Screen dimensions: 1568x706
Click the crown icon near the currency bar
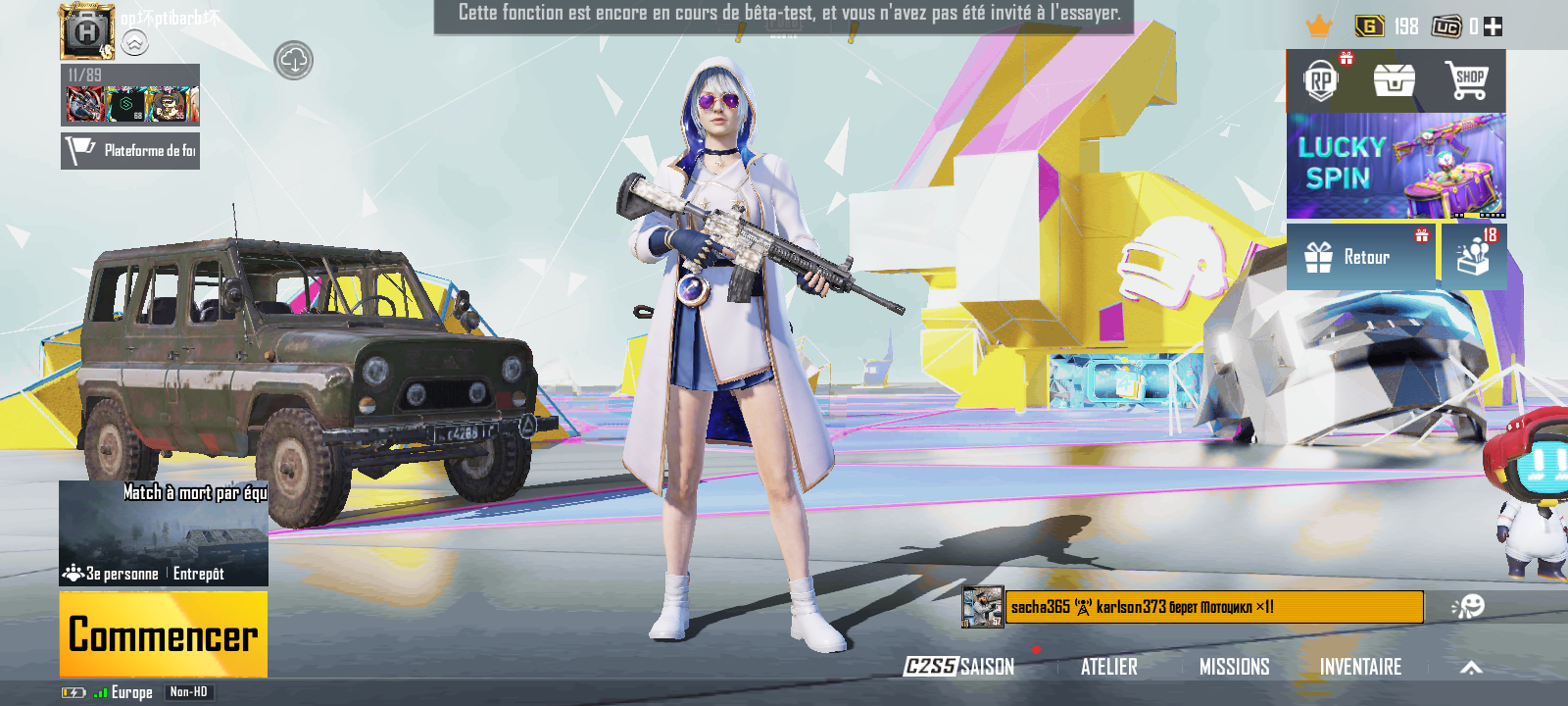pyautogui.click(x=1316, y=26)
